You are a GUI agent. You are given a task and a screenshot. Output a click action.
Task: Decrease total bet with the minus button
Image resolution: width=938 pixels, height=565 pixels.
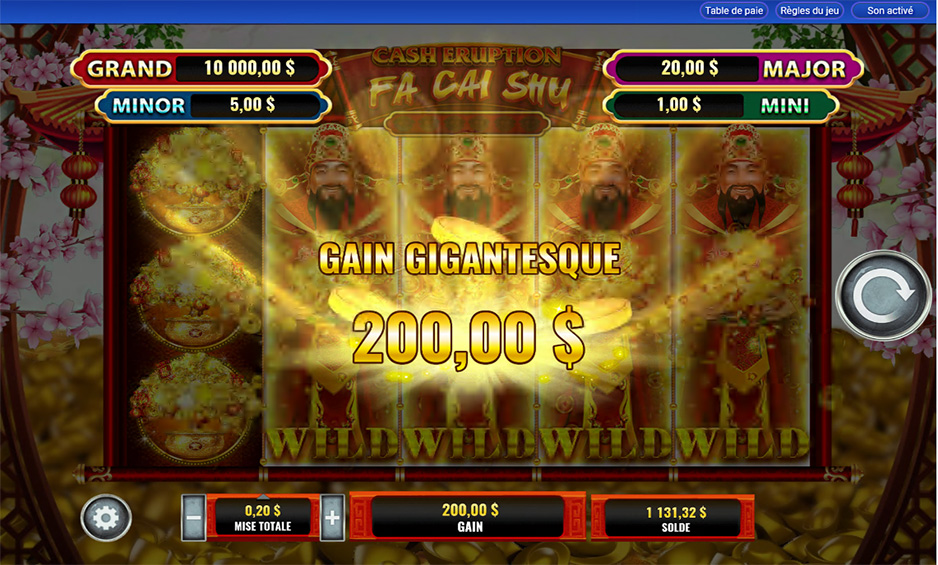[x=194, y=519]
